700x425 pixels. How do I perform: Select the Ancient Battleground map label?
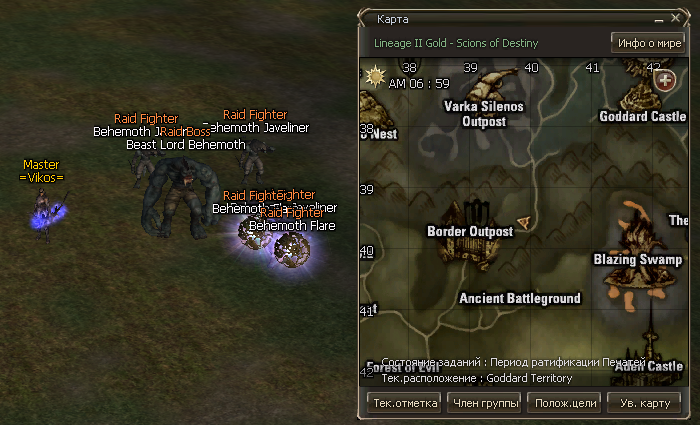[519, 299]
